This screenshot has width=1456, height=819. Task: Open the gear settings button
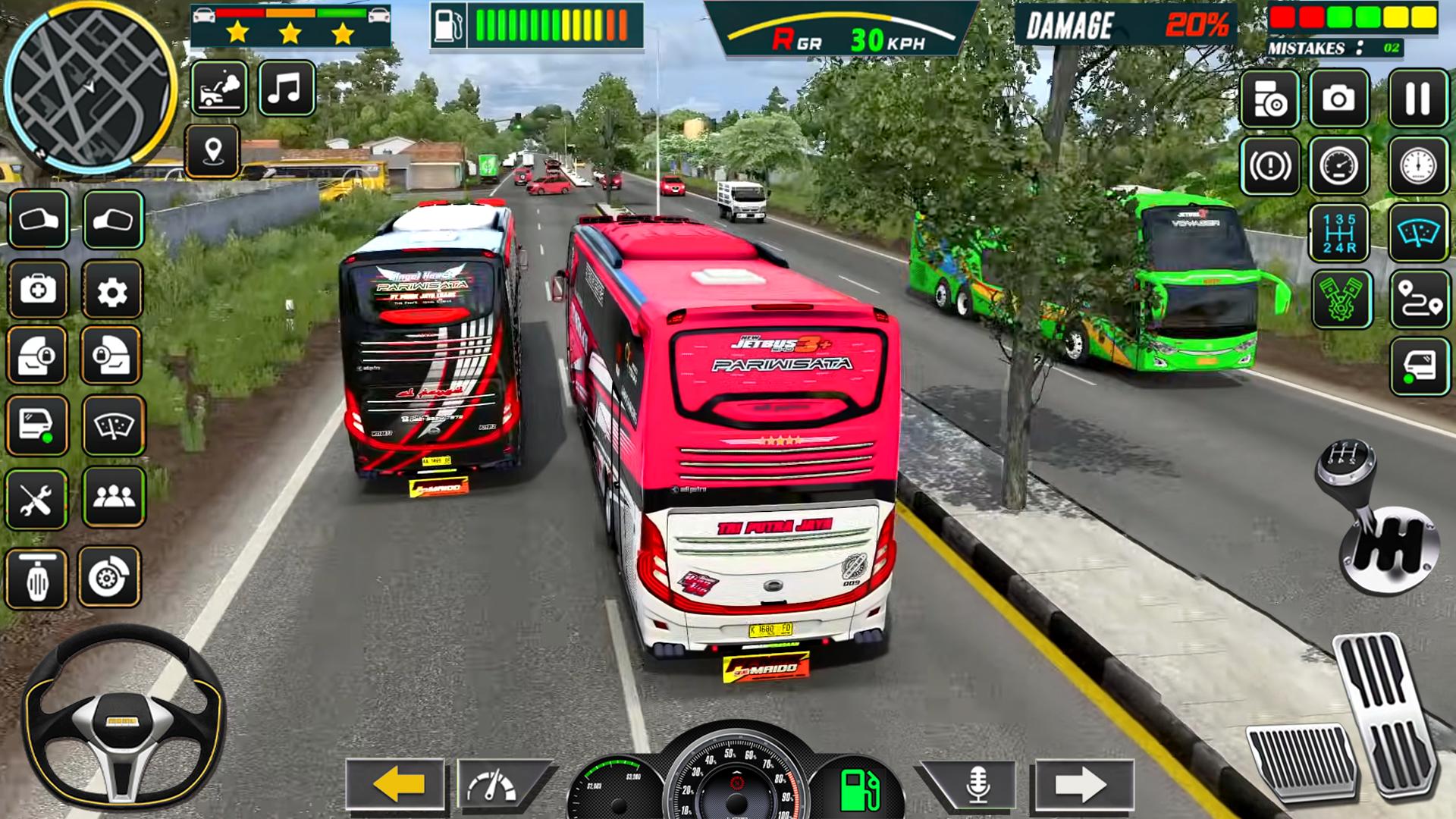(112, 290)
